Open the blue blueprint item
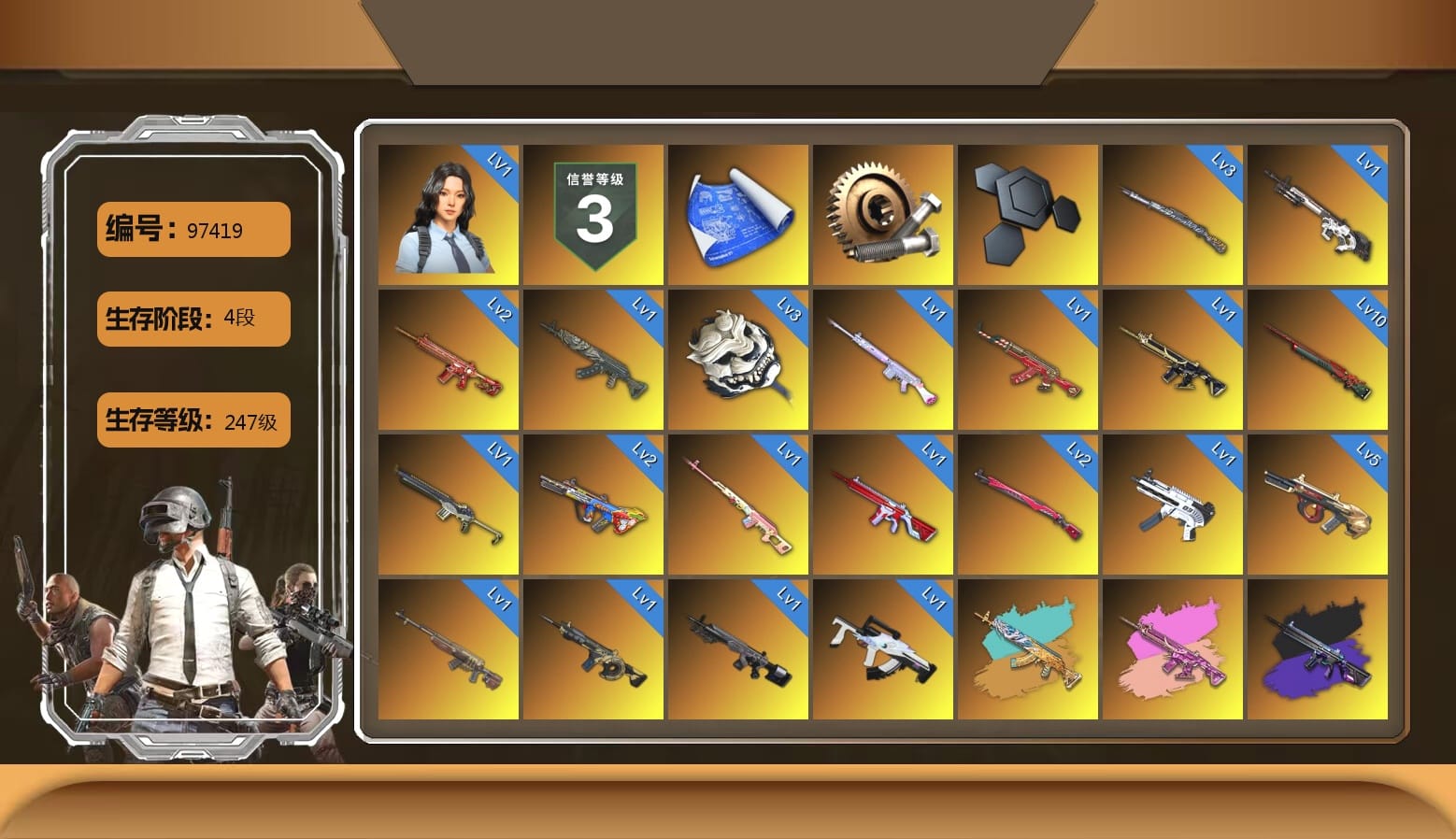 point(738,213)
